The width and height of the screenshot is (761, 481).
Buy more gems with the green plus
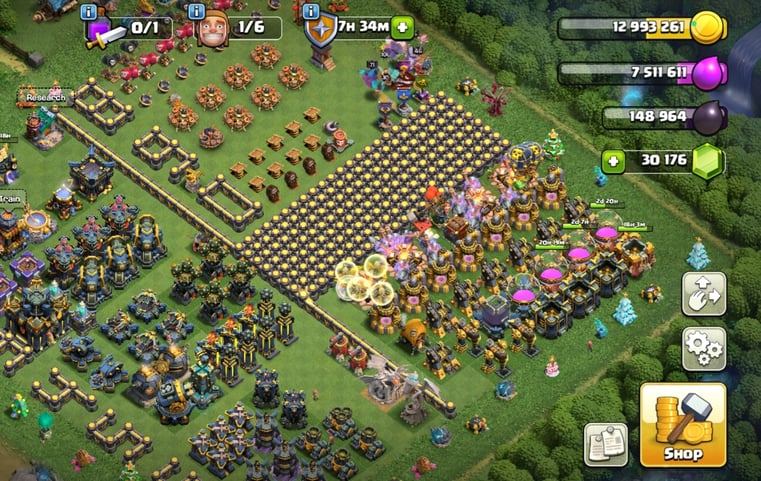616,160
